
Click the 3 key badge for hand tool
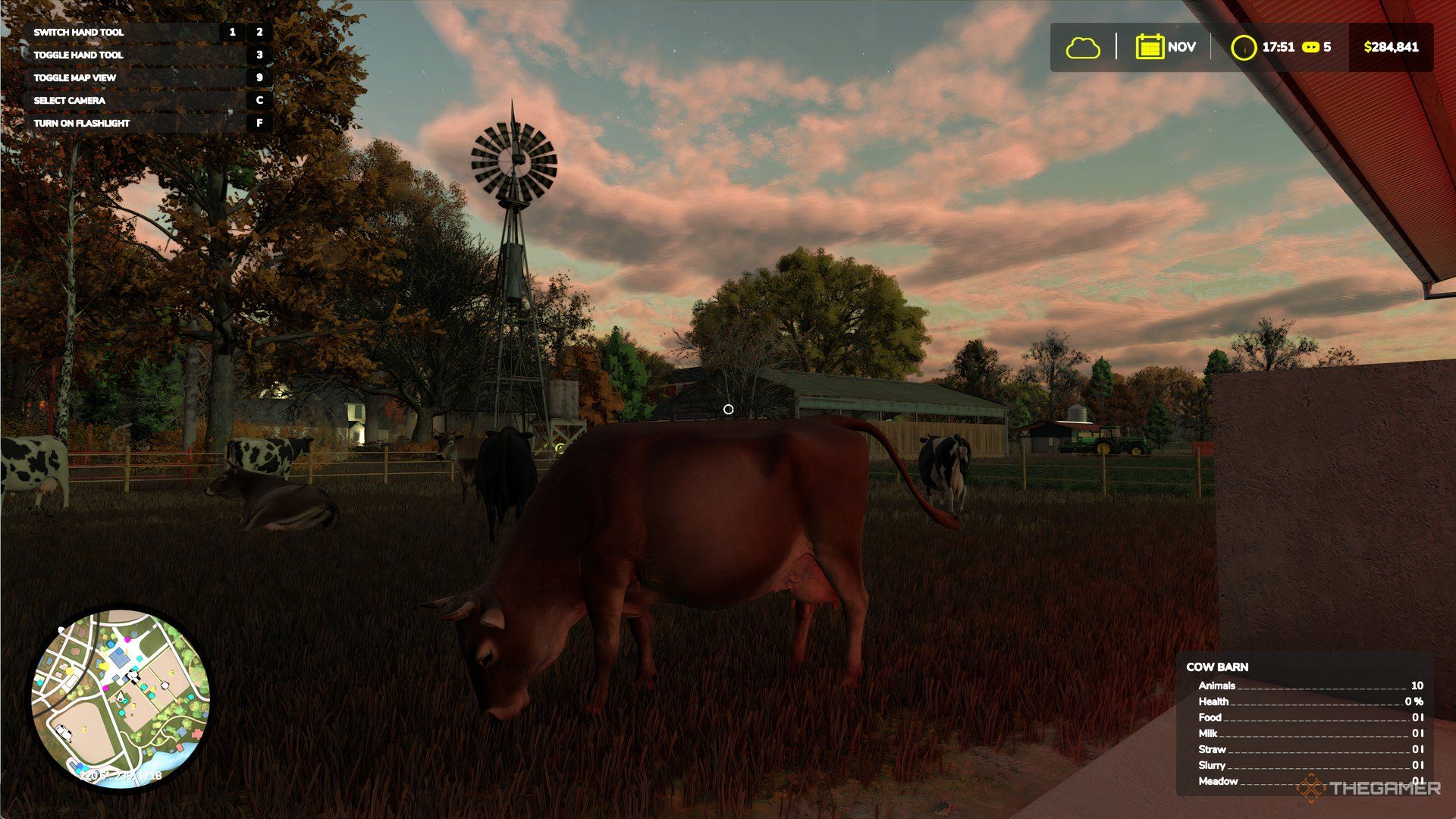261,55
